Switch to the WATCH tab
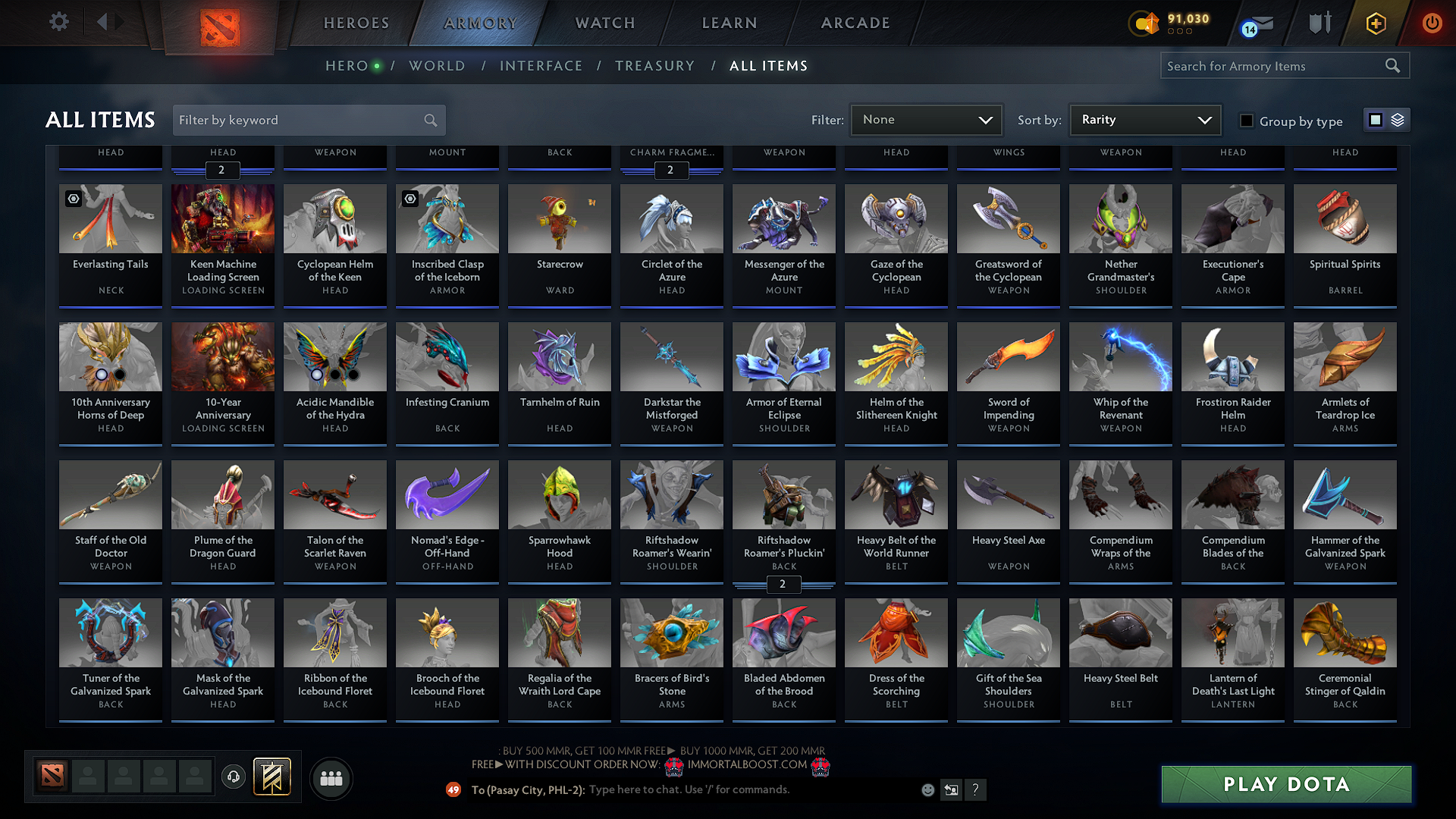1456x819 pixels. (603, 23)
